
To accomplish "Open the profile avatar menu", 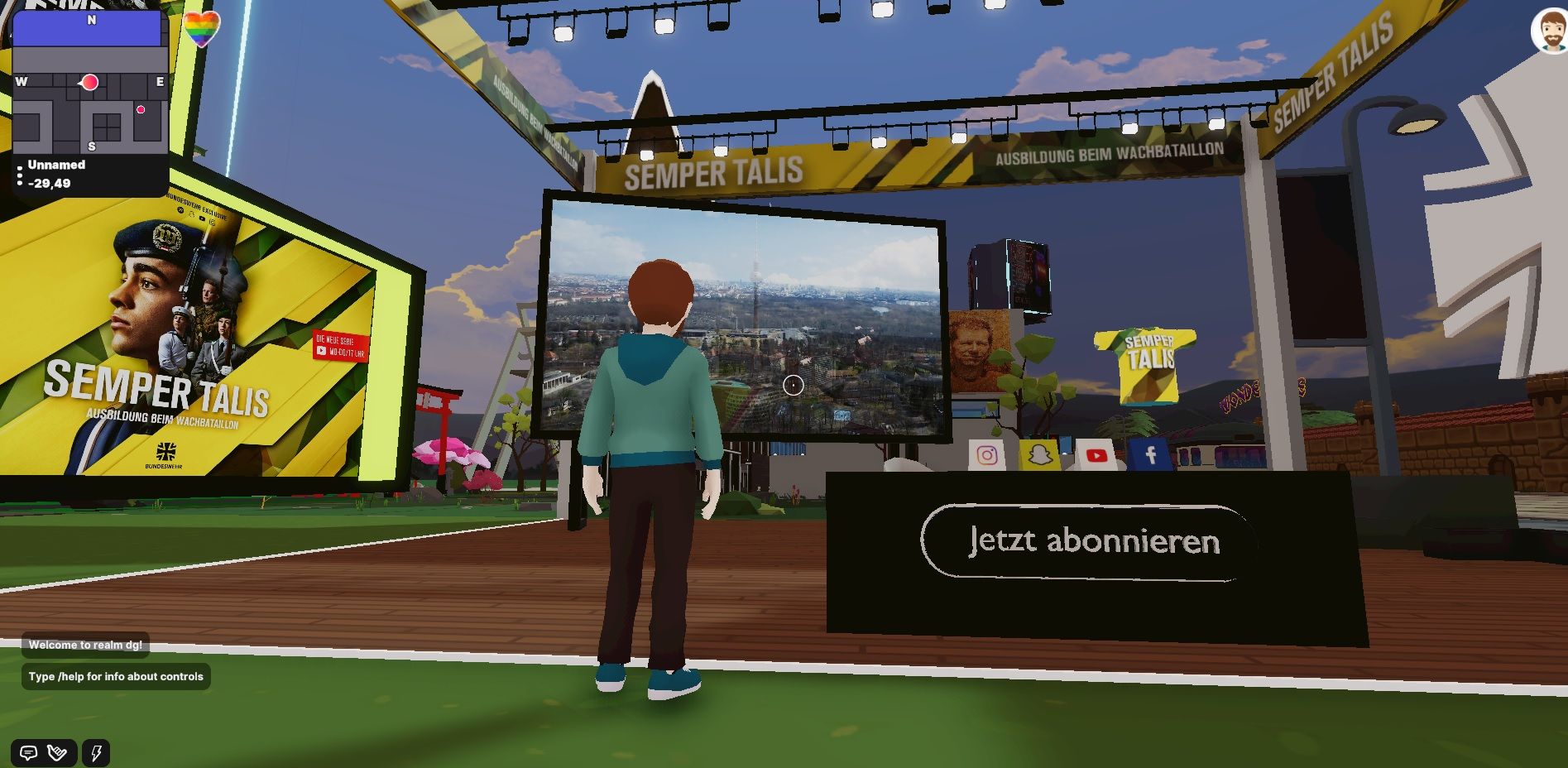I will (1550, 31).
